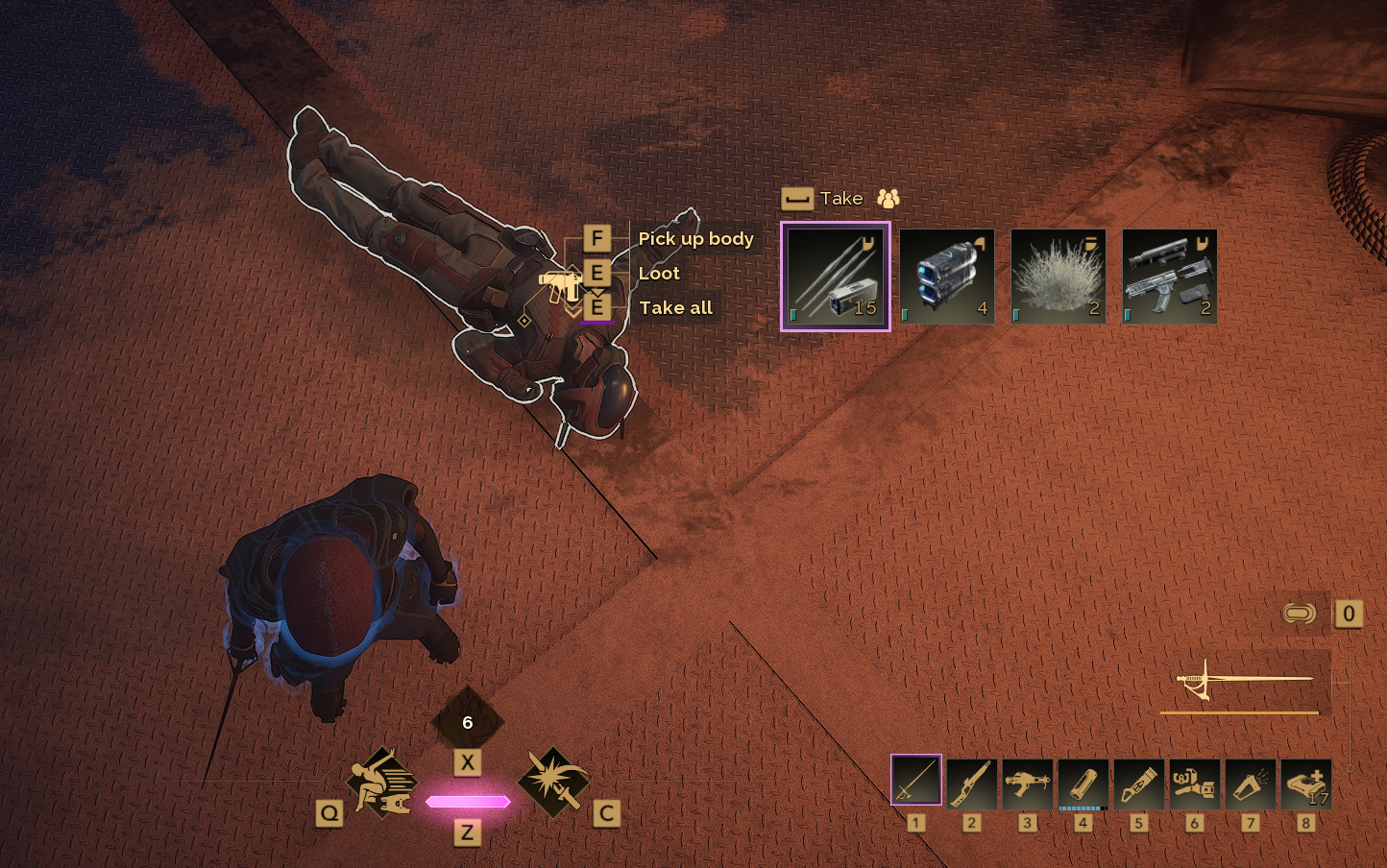Trigger the blade strike ability icon
The height and width of the screenshot is (868, 1387).
coord(552,783)
